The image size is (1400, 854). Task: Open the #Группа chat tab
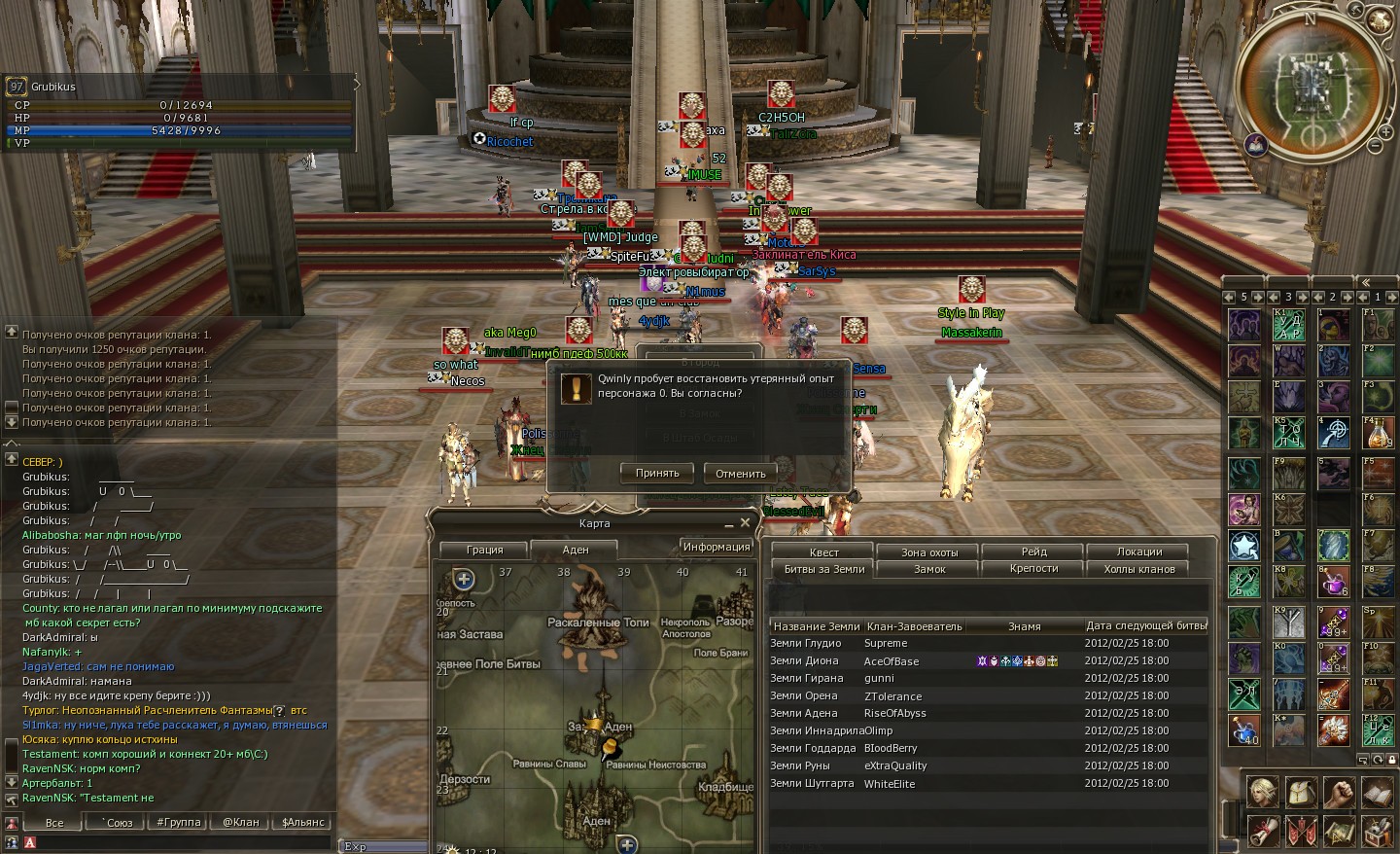tap(179, 822)
